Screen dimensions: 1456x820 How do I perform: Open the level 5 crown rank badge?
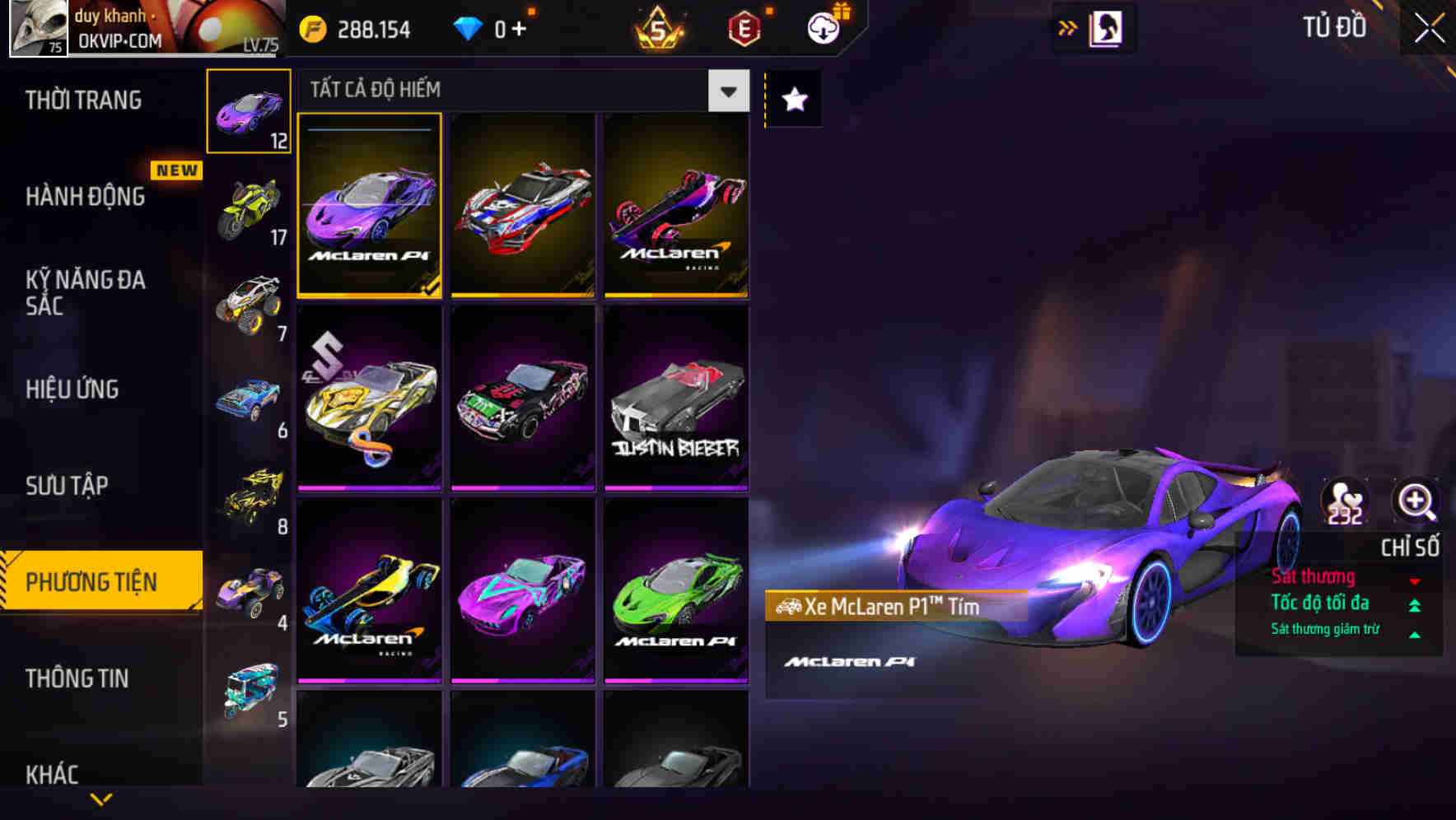pos(659,27)
